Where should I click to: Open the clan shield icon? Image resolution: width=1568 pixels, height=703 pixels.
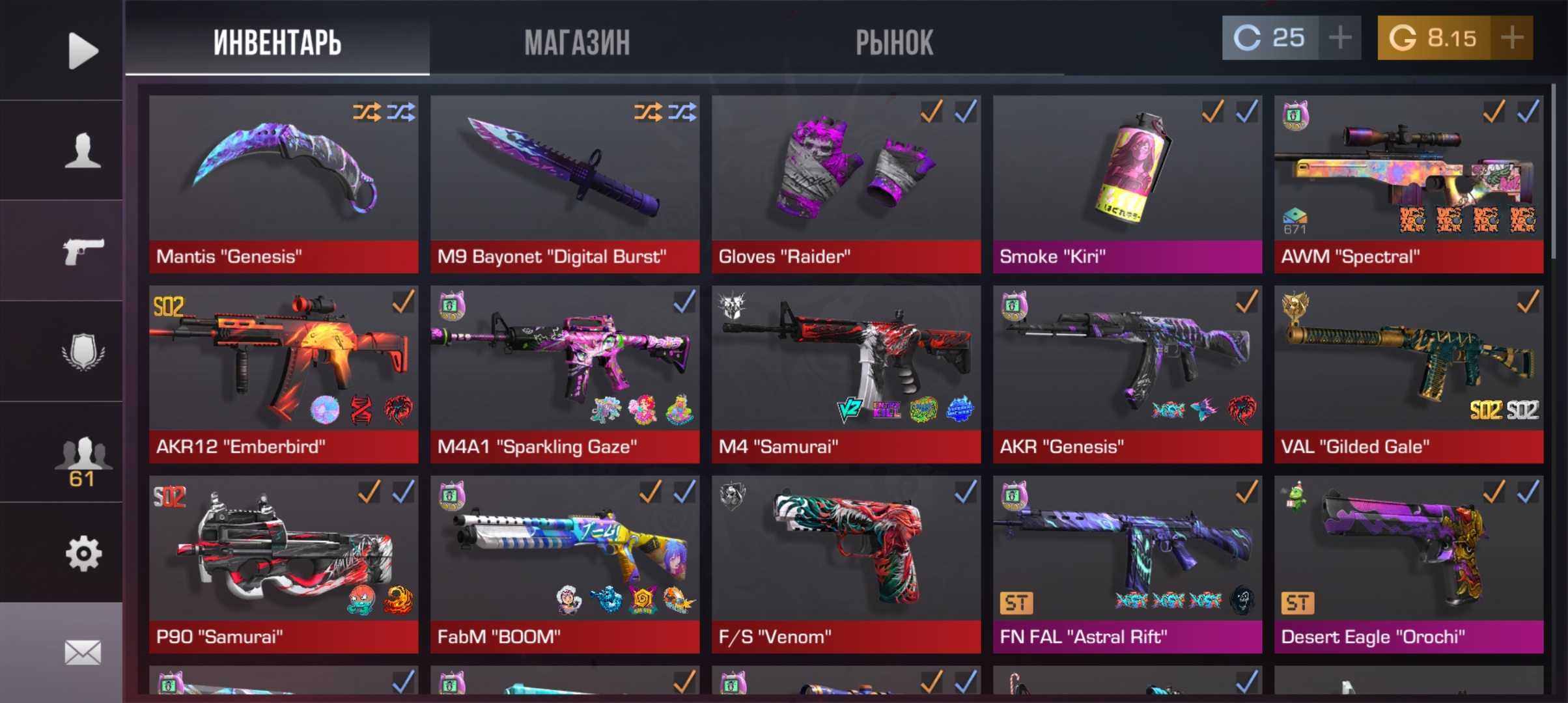click(x=83, y=351)
